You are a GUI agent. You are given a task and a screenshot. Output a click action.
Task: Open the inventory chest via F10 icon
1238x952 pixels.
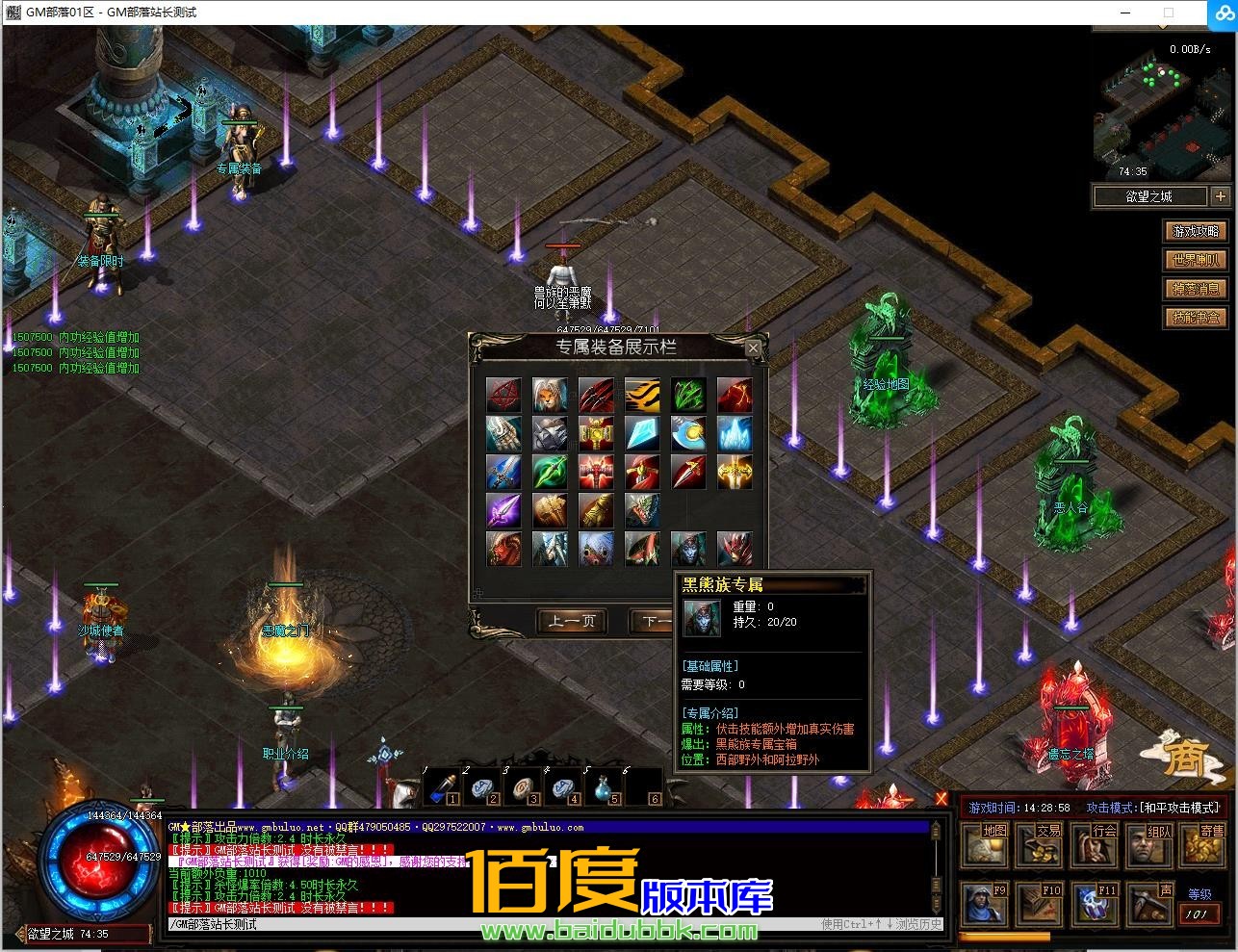(x=1039, y=903)
